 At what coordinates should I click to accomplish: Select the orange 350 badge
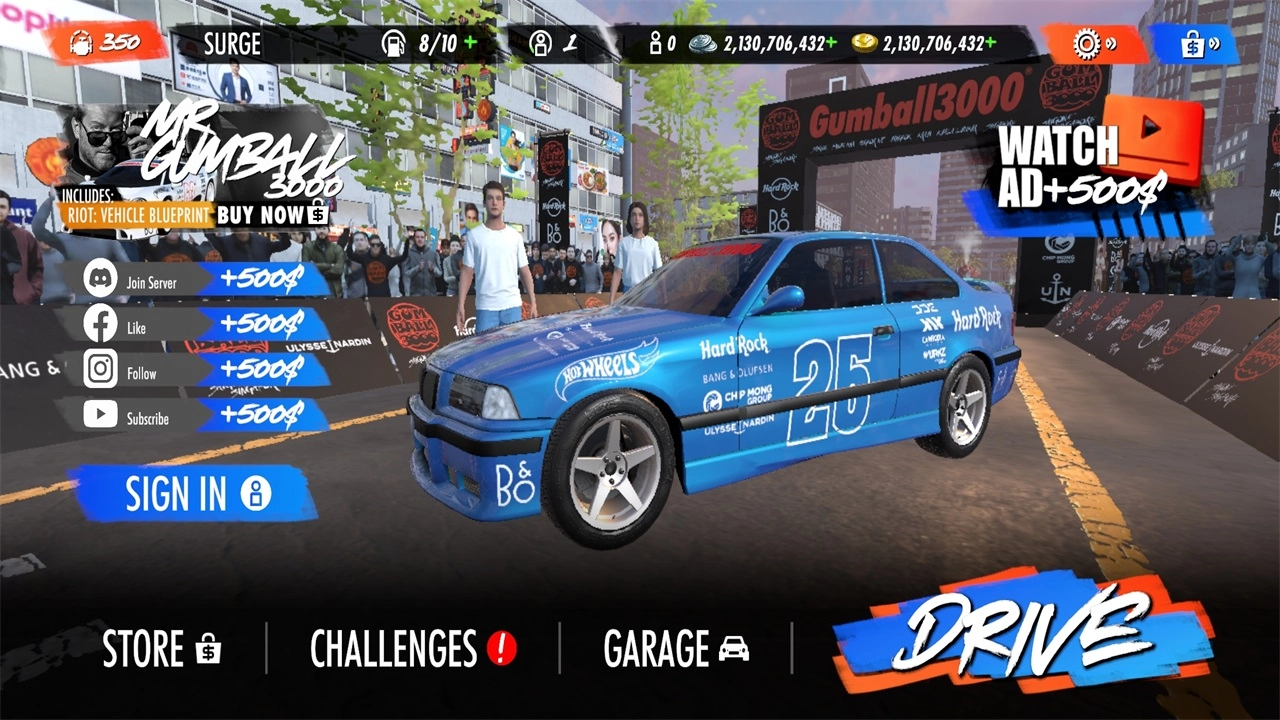pos(105,43)
